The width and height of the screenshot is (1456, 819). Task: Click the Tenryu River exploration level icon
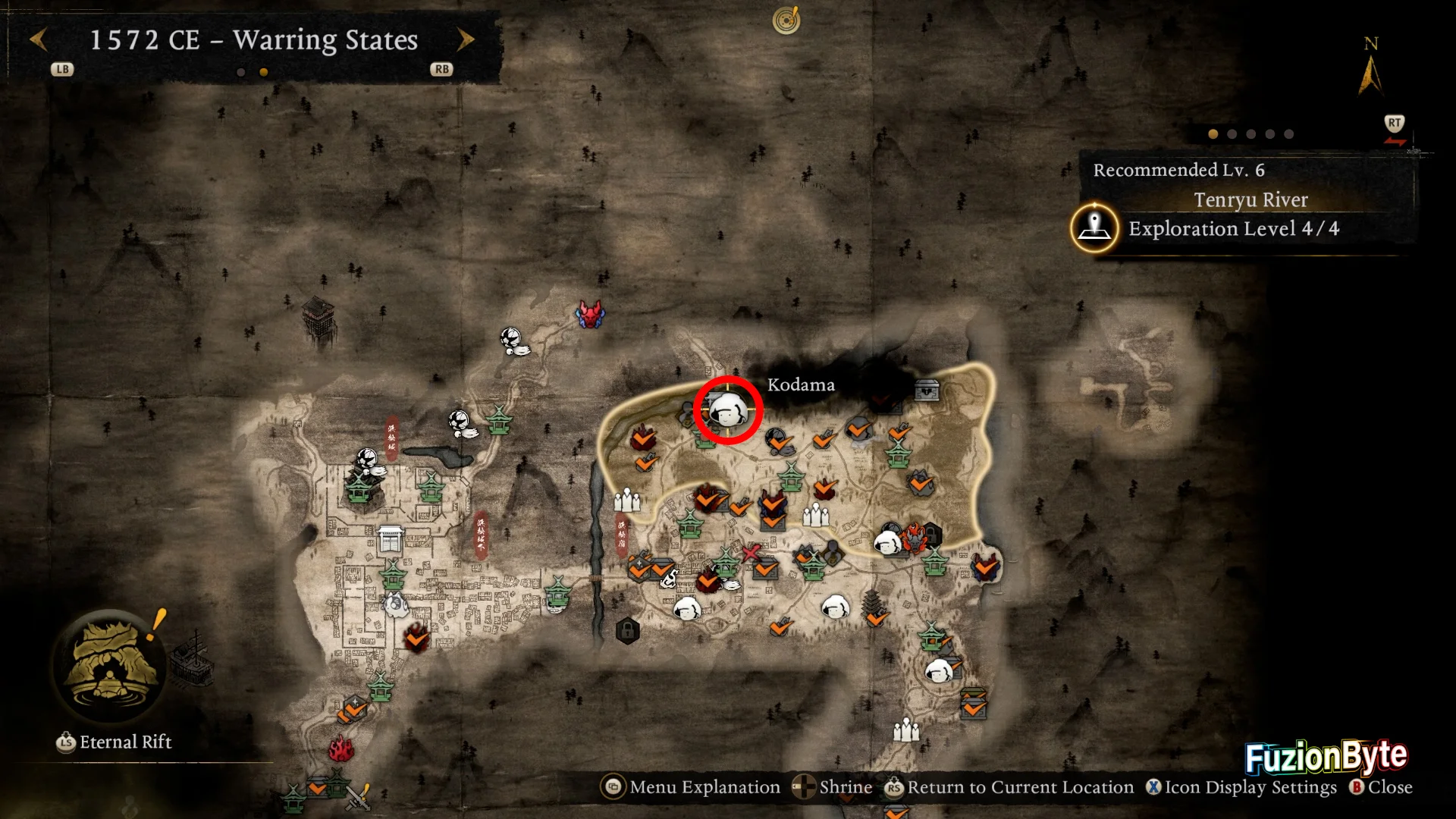[1094, 227]
